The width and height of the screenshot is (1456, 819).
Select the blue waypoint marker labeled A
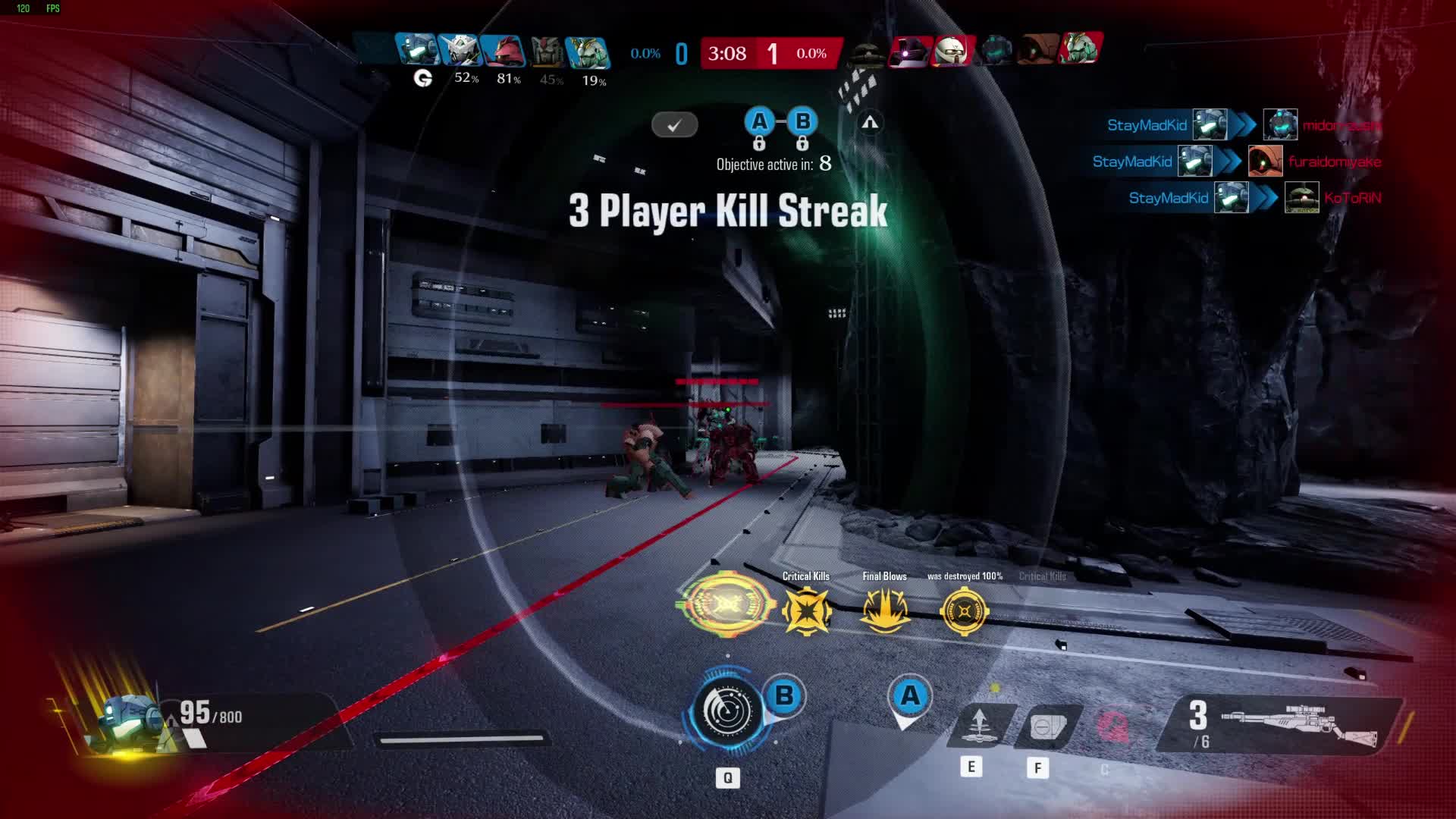pyautogui.click(x=910, y=697)
